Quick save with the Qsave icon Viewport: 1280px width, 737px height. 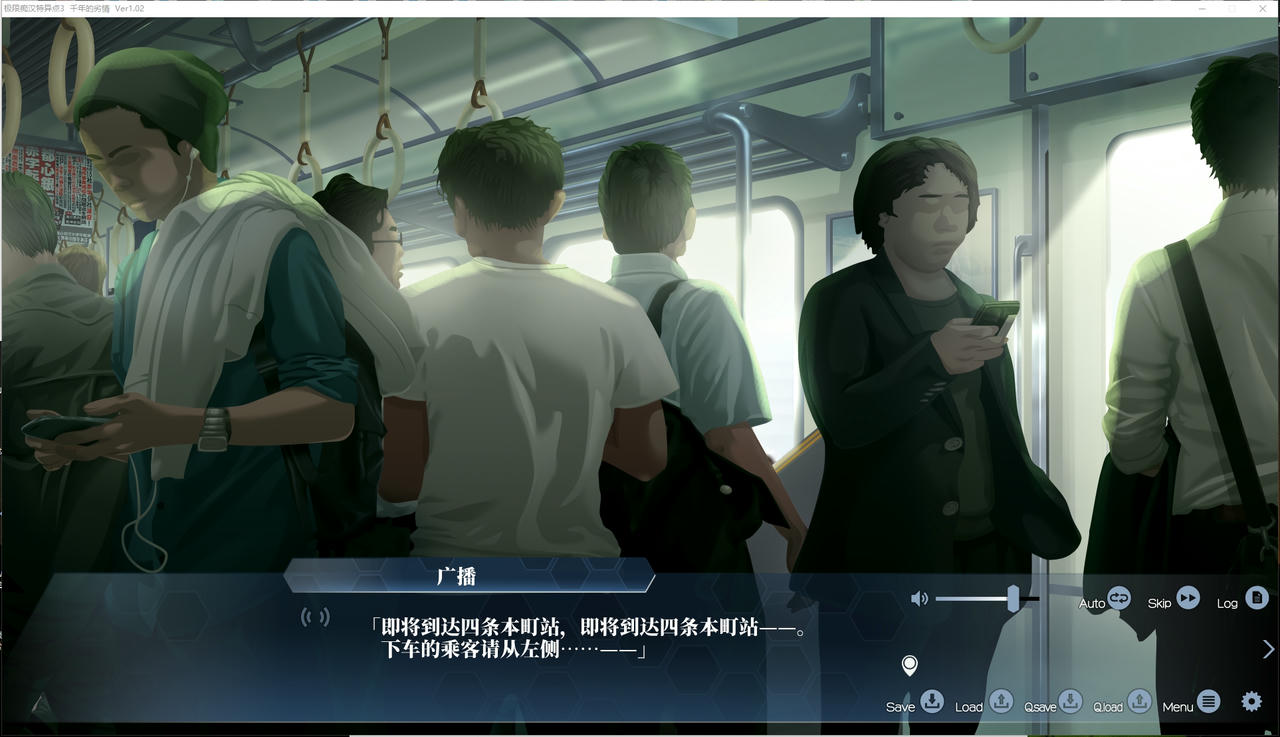click(1070, 703)
